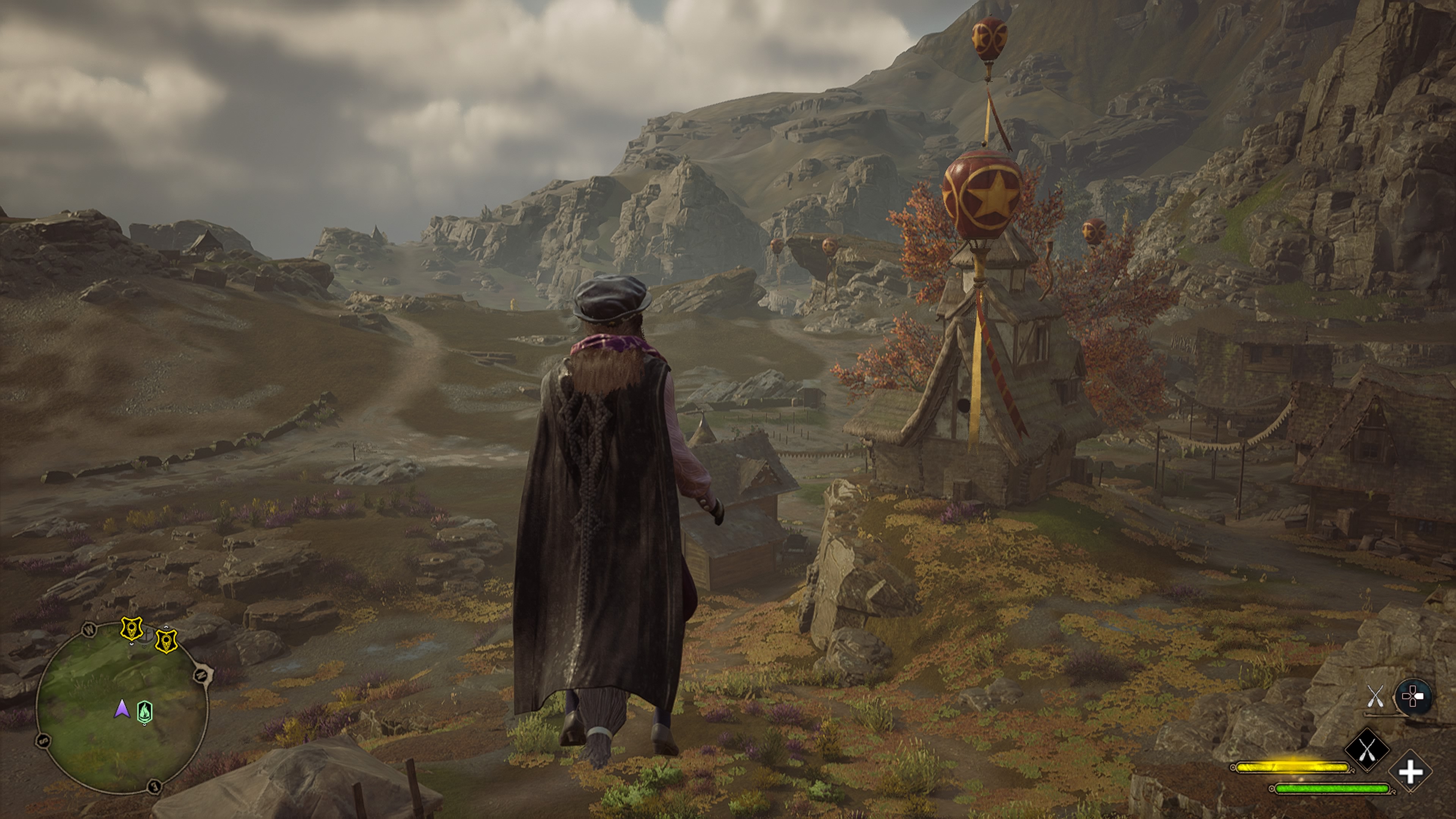The height and width of the screenshot is (819, 1456).
Task: Use the white plus healing diamond
Action: click(1410, 772)
